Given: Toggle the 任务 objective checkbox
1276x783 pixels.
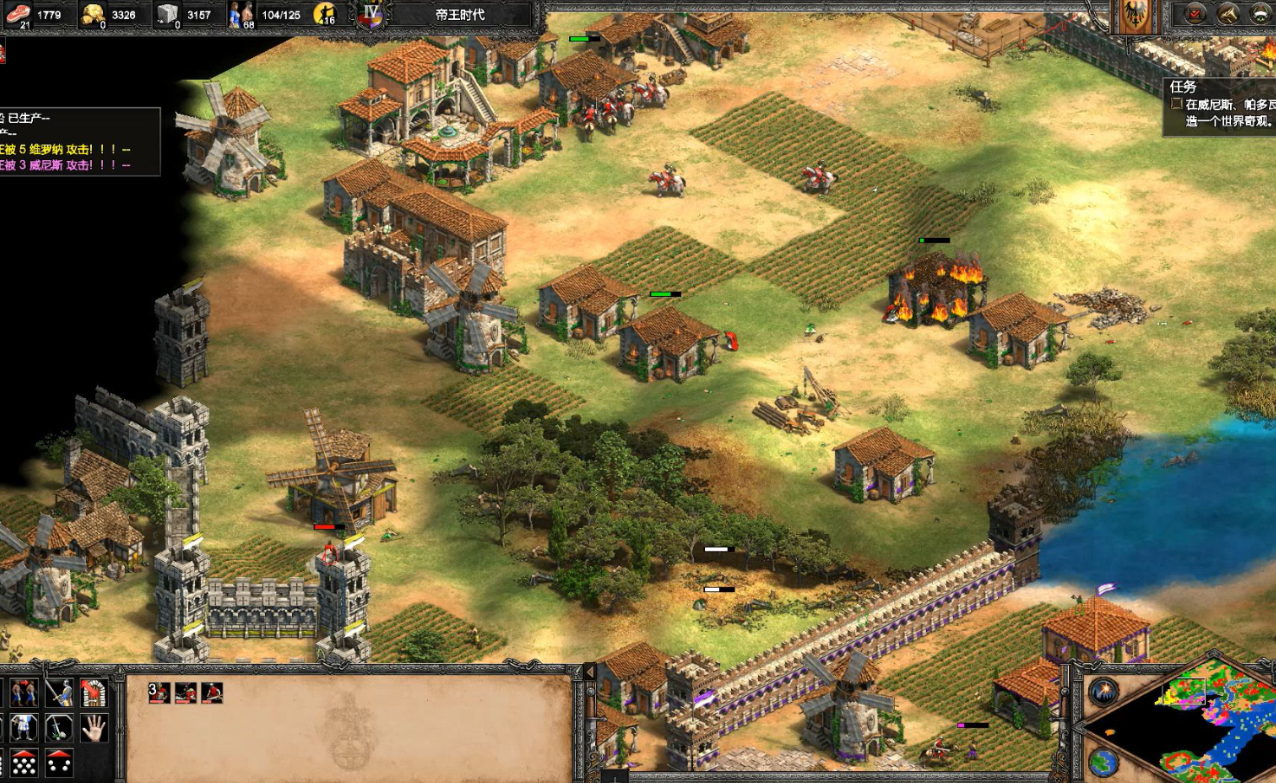Looking at the screenshot, I should (x=1177, y=104).
